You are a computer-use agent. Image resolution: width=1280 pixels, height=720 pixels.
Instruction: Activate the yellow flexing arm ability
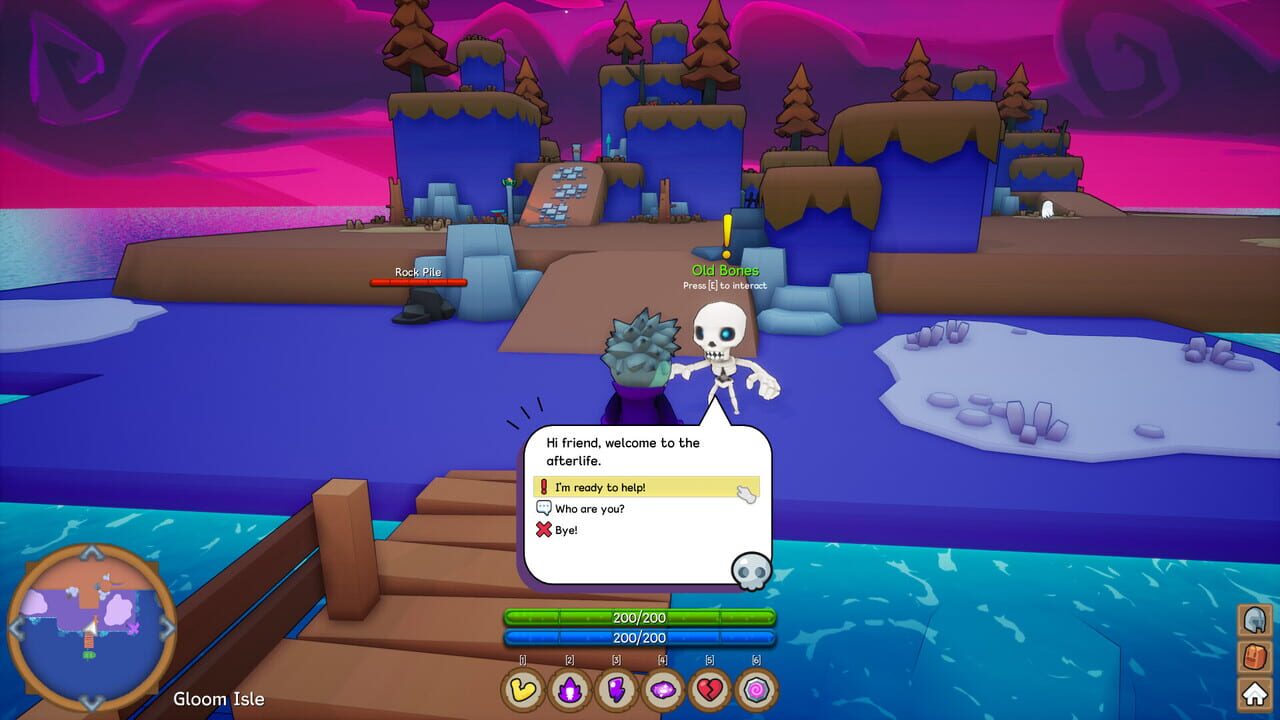point(523,689)
